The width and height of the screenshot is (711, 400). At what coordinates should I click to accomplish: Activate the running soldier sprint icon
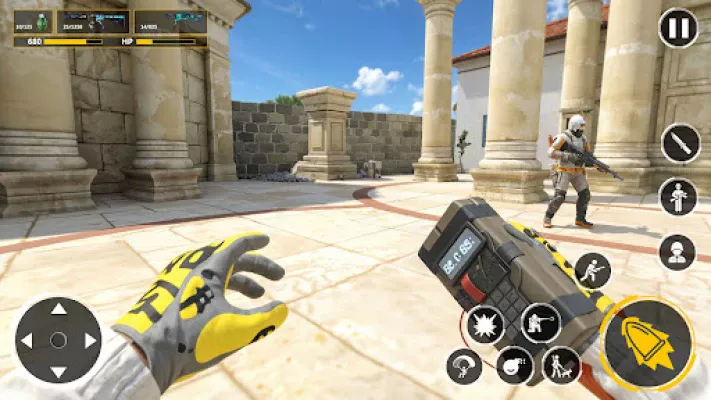[x=592, y=270]
